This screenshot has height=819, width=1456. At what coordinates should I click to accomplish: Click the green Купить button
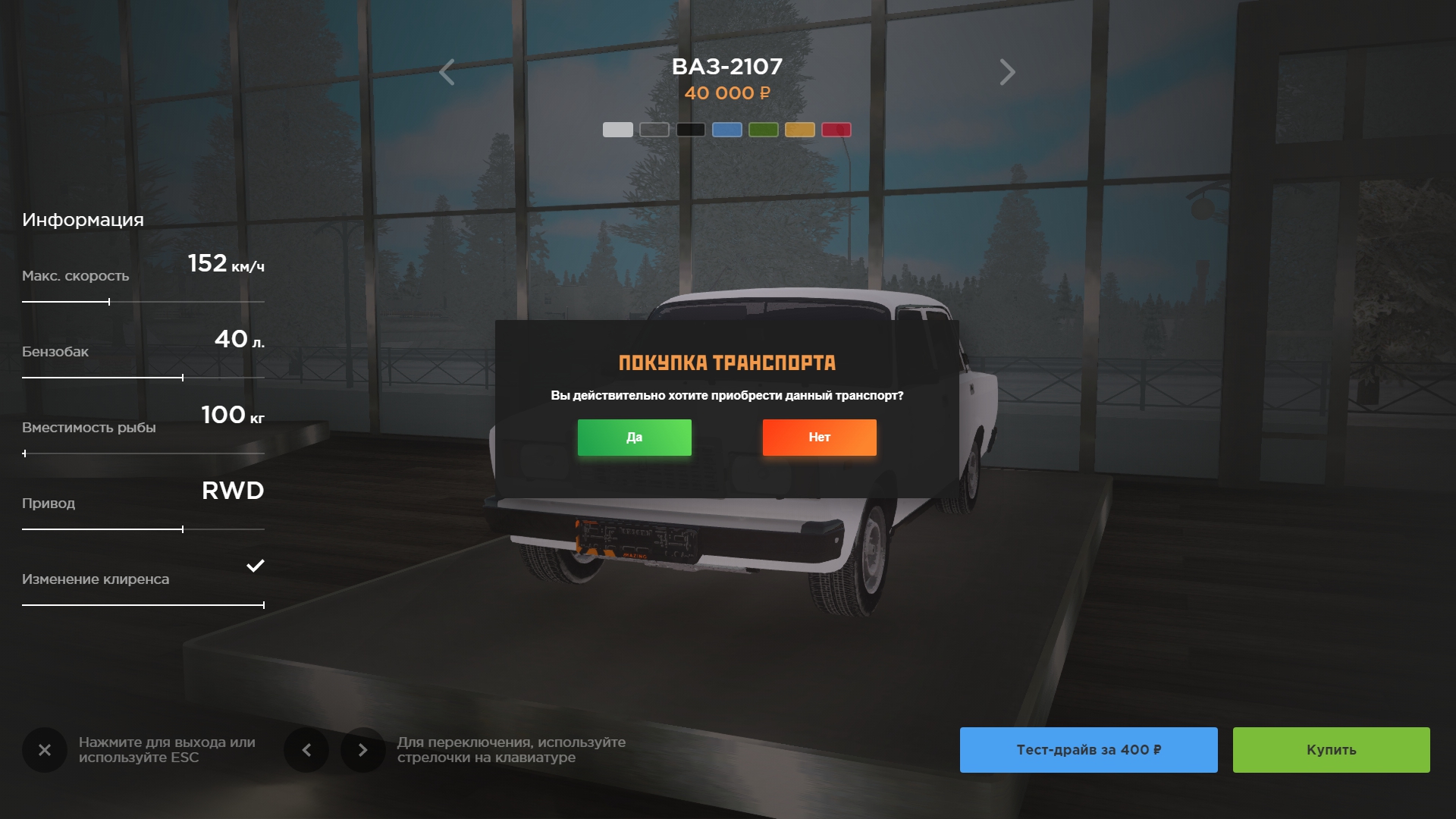[x=1331, y=750]
